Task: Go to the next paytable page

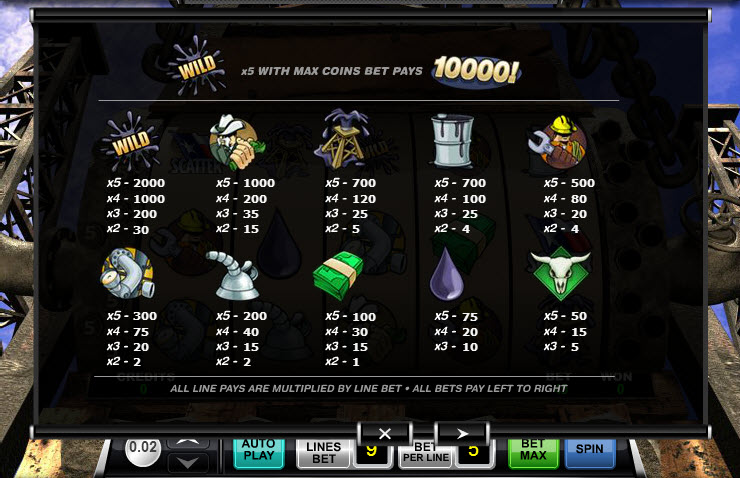Action: coord(462,433)
